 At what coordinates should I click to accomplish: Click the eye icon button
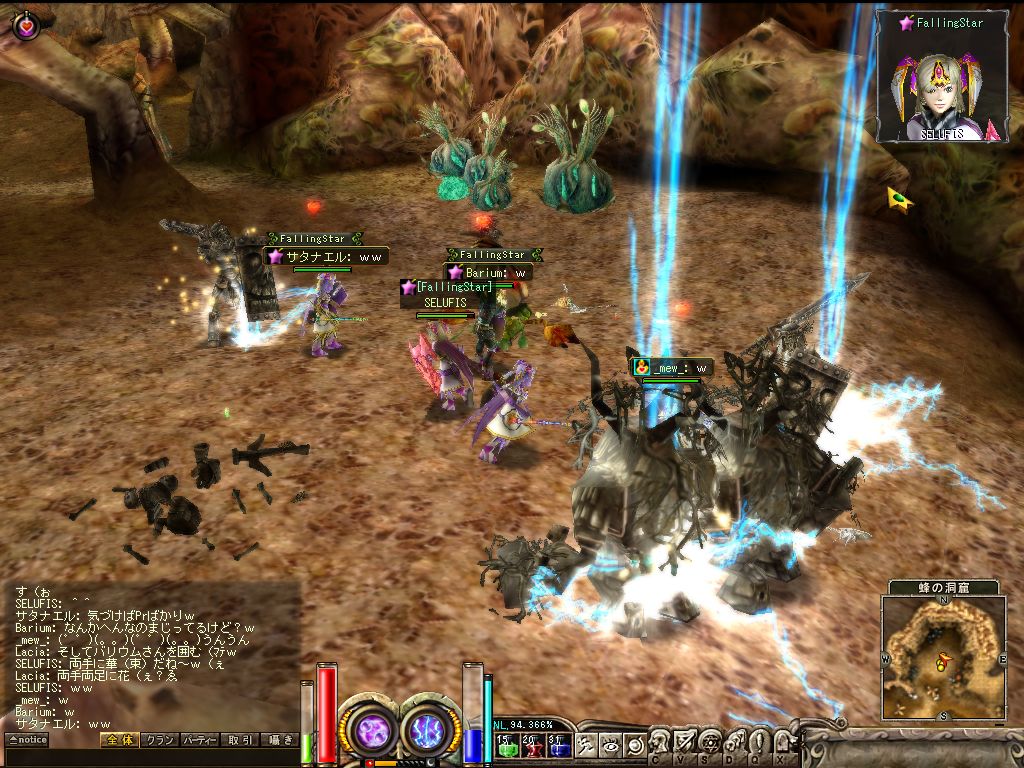click(610, 744)
